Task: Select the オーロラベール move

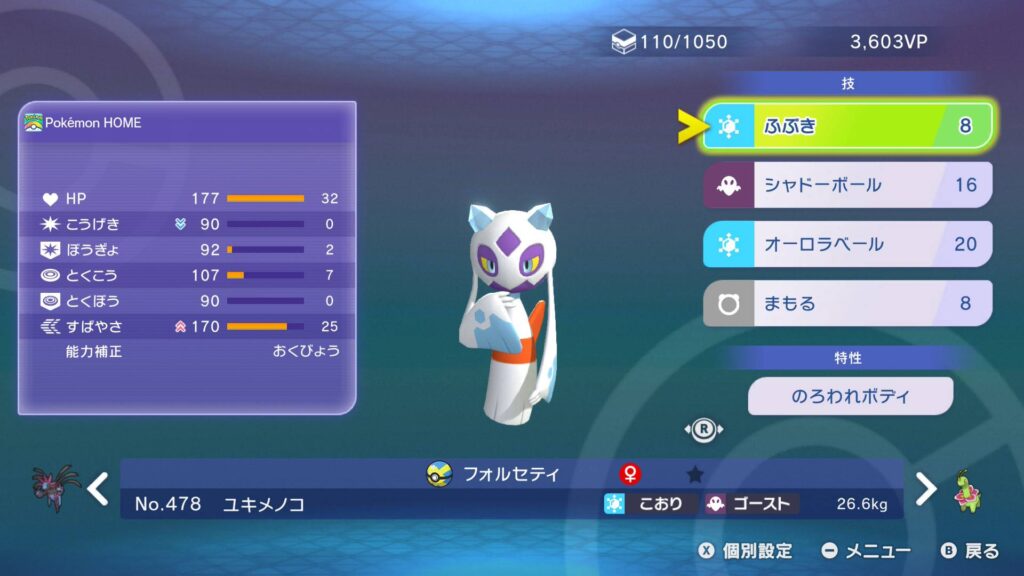Action: (848, 244)
